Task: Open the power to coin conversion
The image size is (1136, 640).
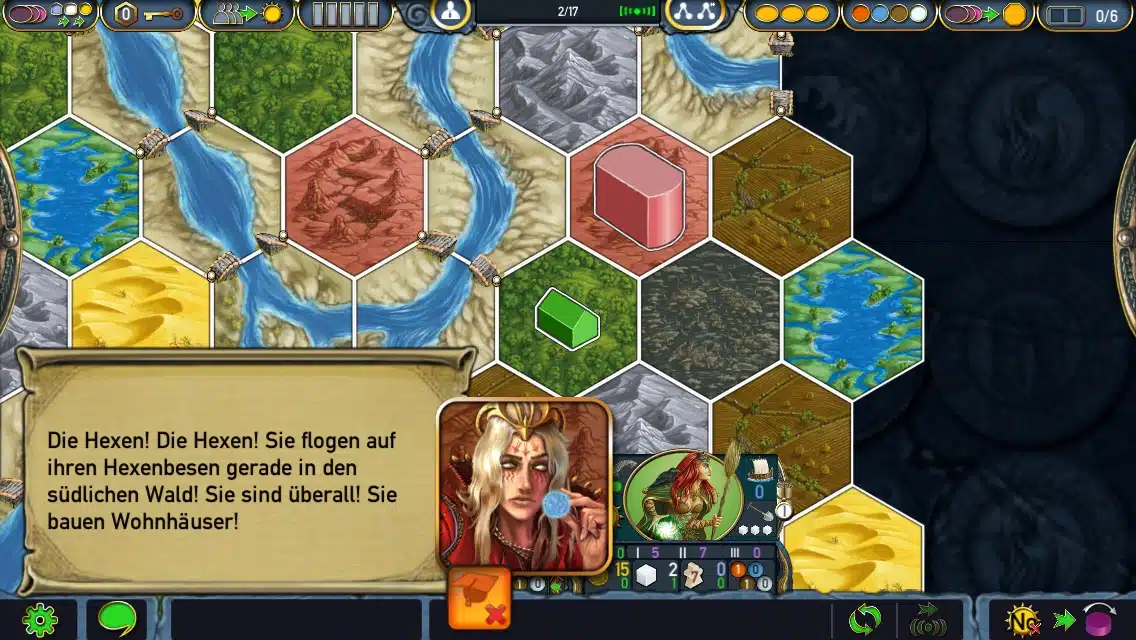Action: coord(986,14)
